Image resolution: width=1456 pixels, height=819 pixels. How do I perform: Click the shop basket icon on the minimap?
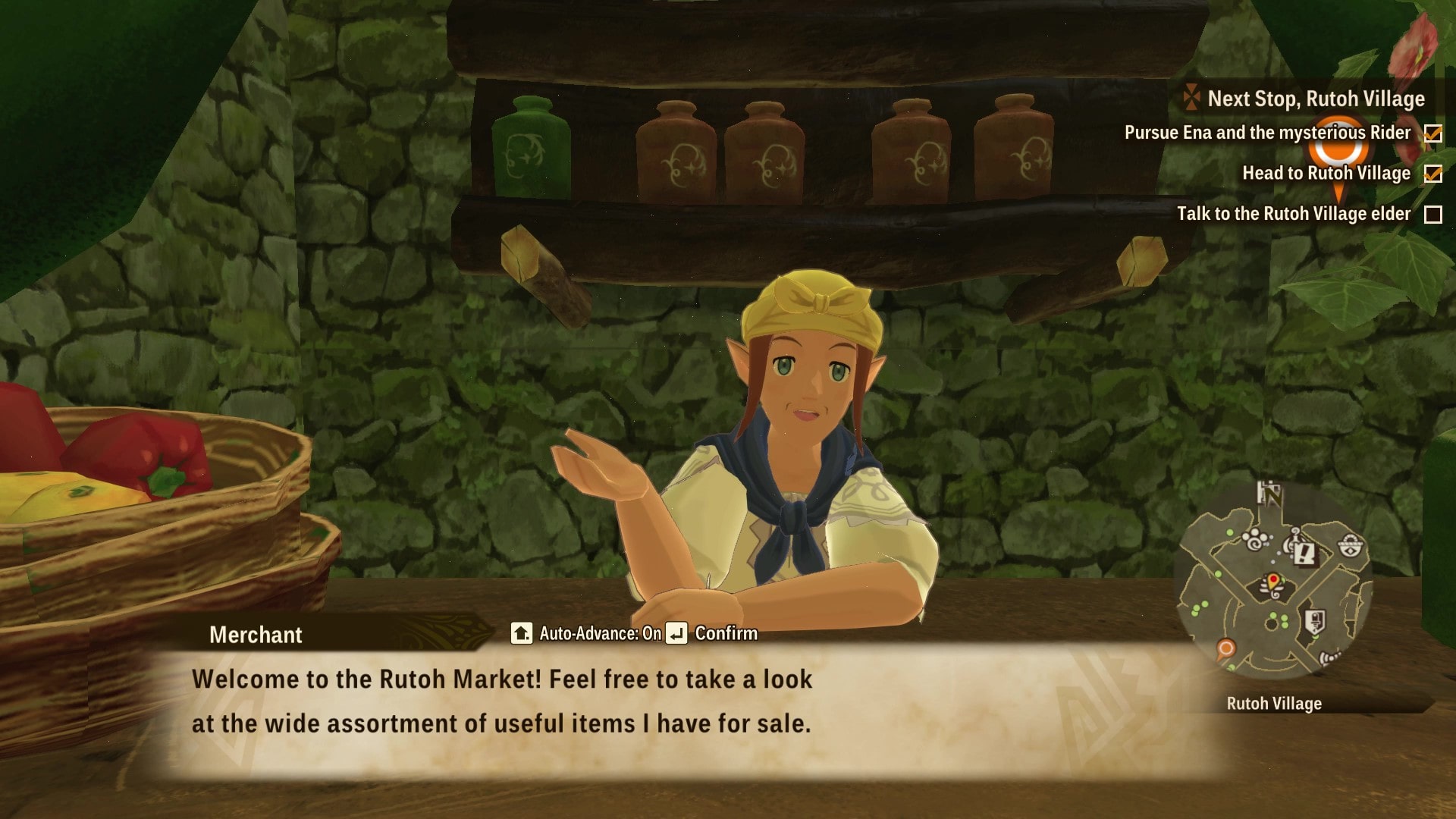pyautogui.click(x=1351, y=544)
